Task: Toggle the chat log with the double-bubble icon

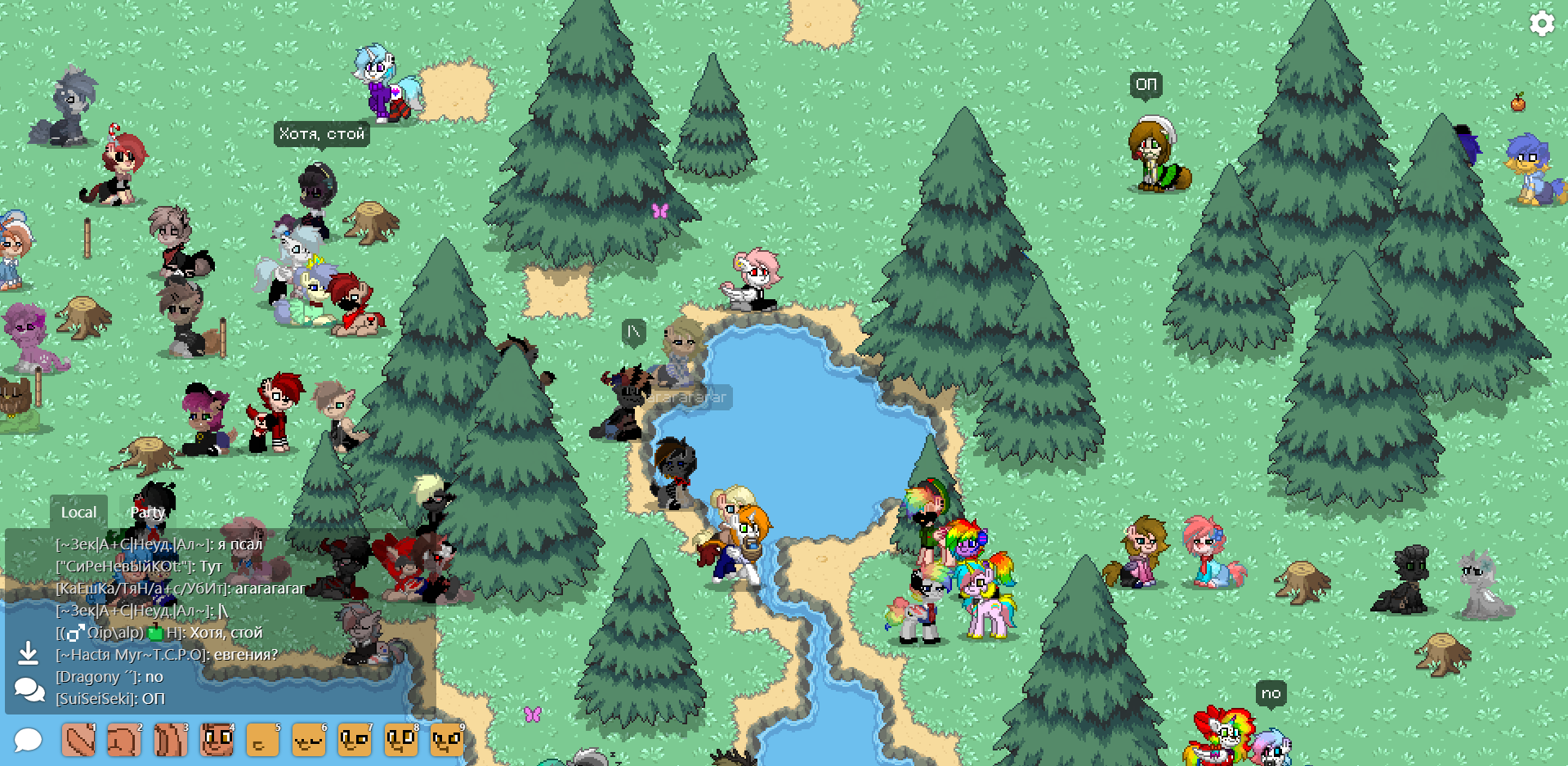Action: pyautogui.click(x=29, y=690)
